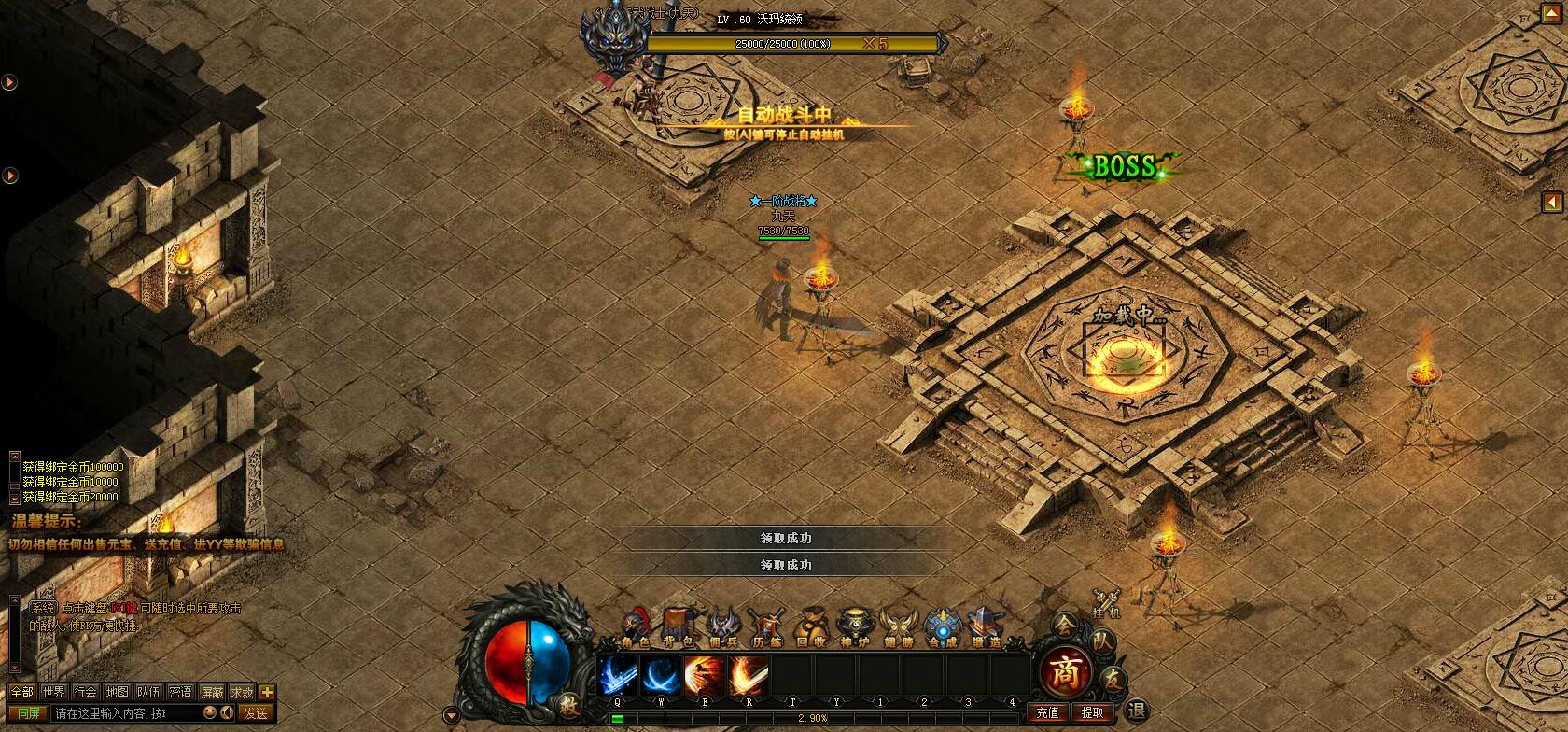Image resolution: width=1568 pixels, height=732 pixels.
Task: Switch to the 世界 world chat tab
Action: click(x=54, y=692)
